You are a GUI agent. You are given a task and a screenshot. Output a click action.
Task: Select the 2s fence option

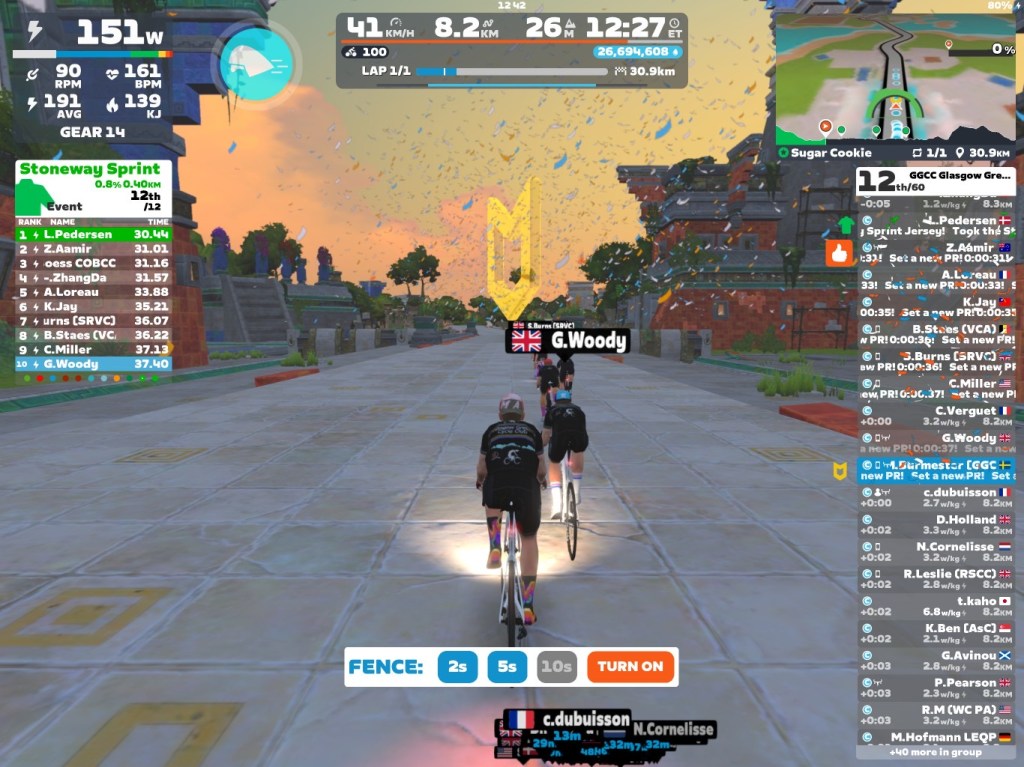457,667
